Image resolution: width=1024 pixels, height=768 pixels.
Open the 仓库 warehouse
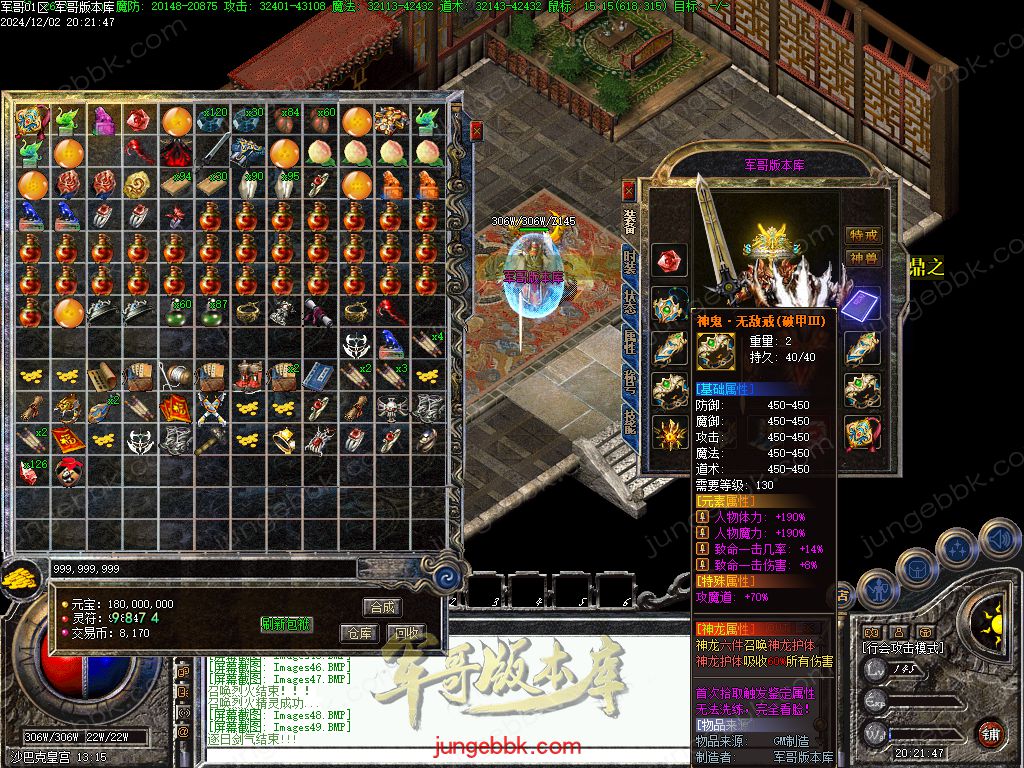pyautogui.click(x=358, y=633)
